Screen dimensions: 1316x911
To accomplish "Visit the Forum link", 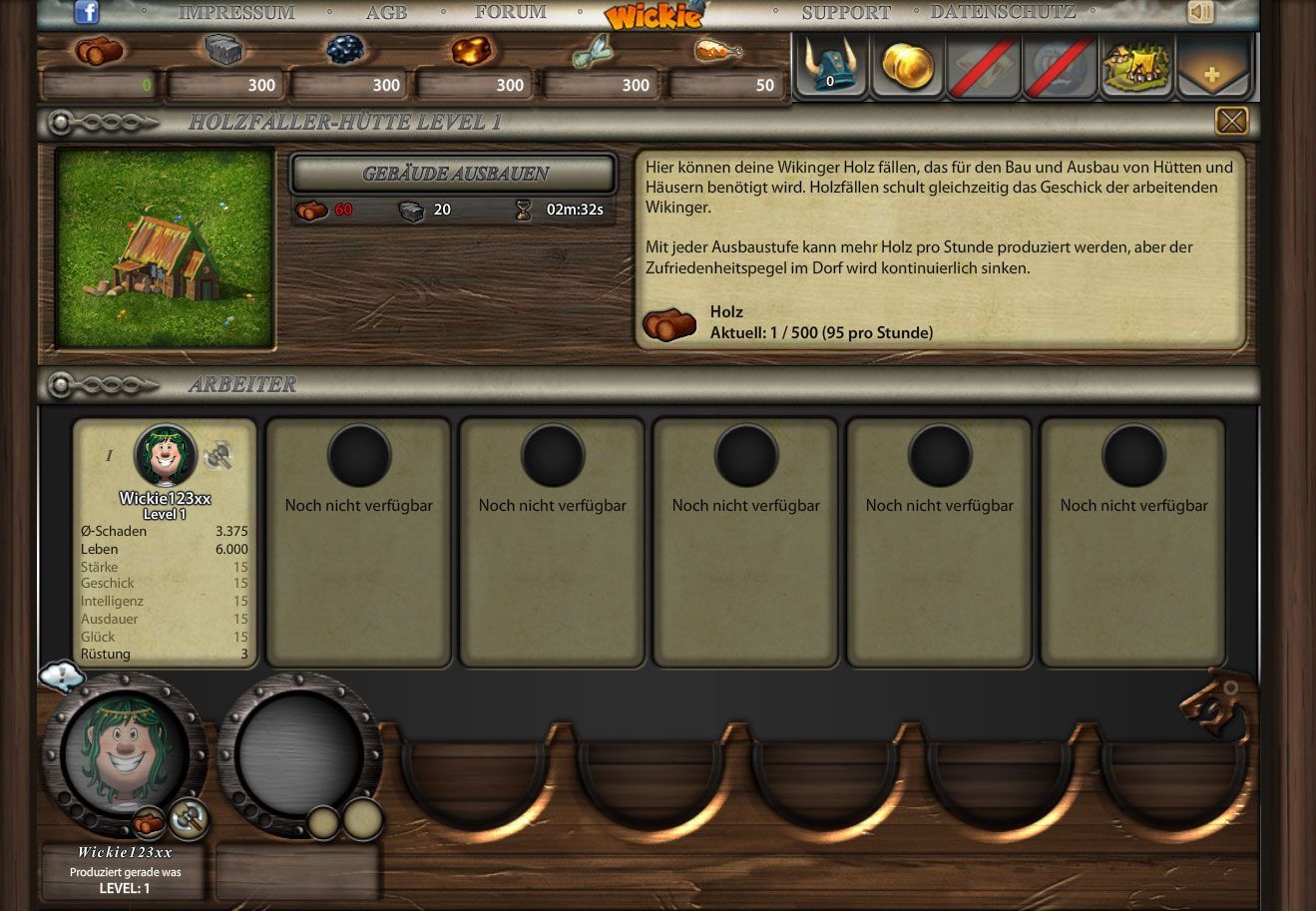I will tap(510, 13).
